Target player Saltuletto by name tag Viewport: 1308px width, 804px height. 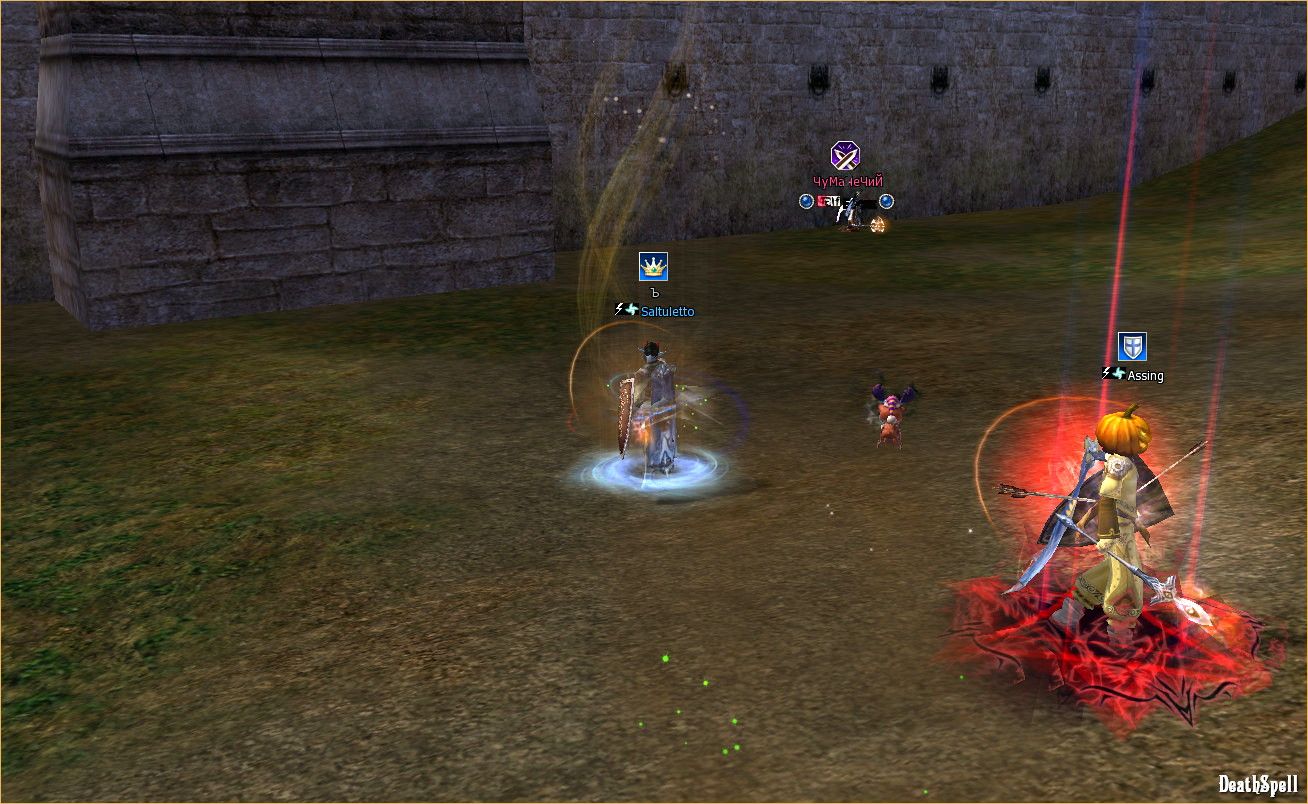tap(667, 311)
